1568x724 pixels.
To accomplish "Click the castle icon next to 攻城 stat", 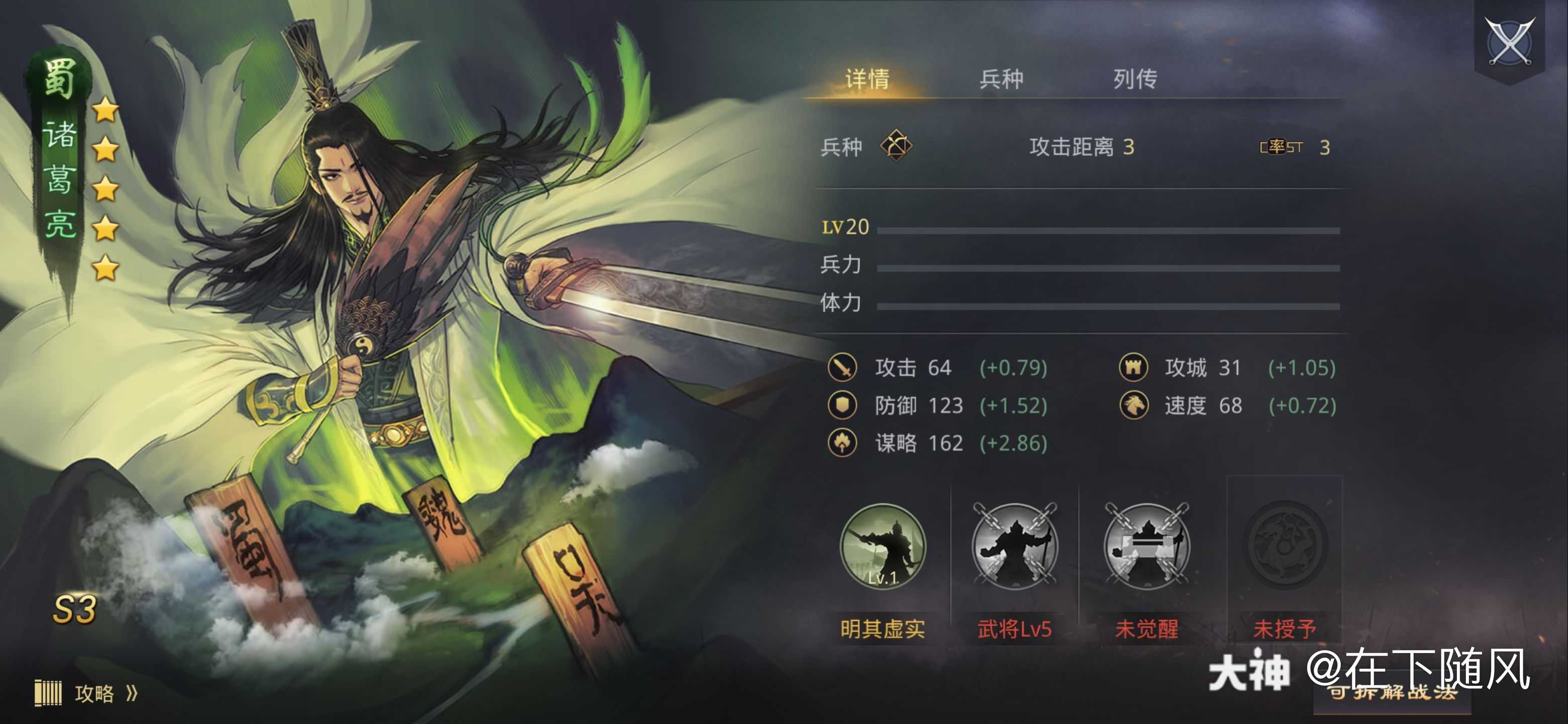I will 1133,367.
